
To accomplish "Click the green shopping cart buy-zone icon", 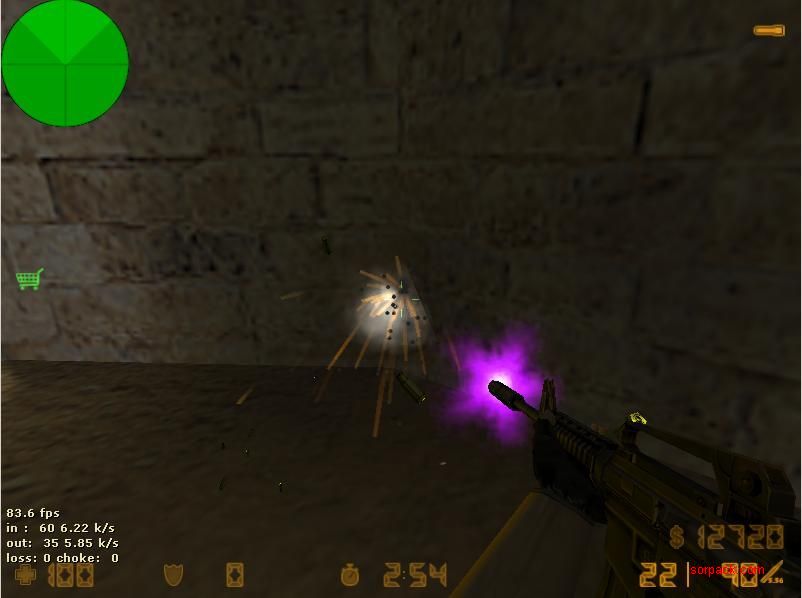I will click(x=29, y=279).
